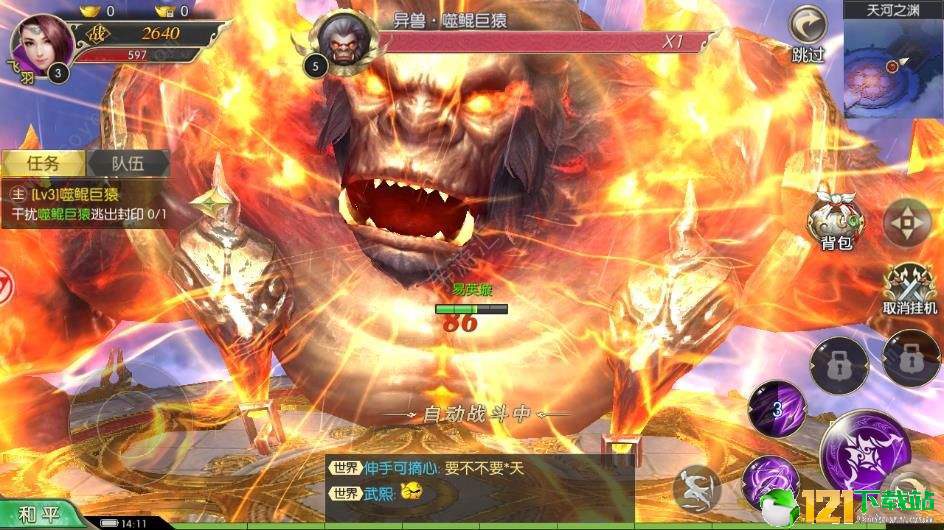Open the player character portrait

tap(42, 43)
